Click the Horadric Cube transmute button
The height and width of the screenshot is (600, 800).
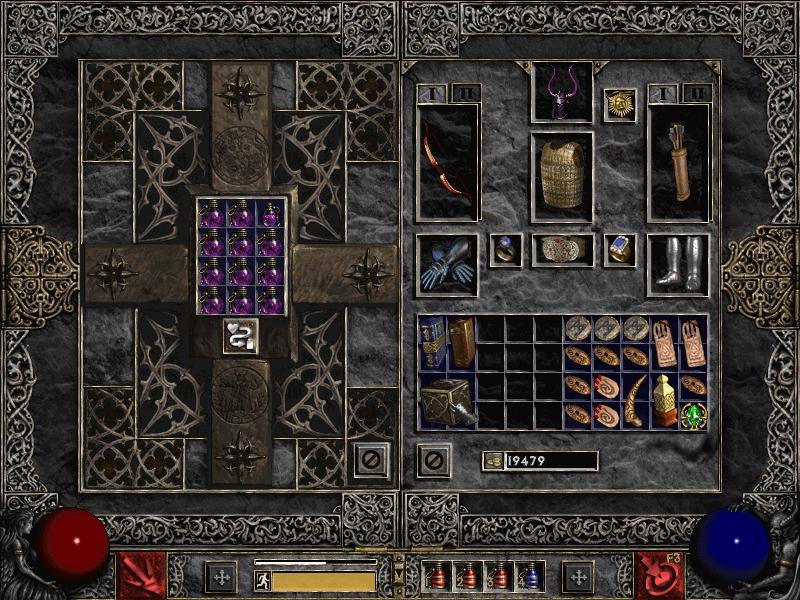click(241, 336)
